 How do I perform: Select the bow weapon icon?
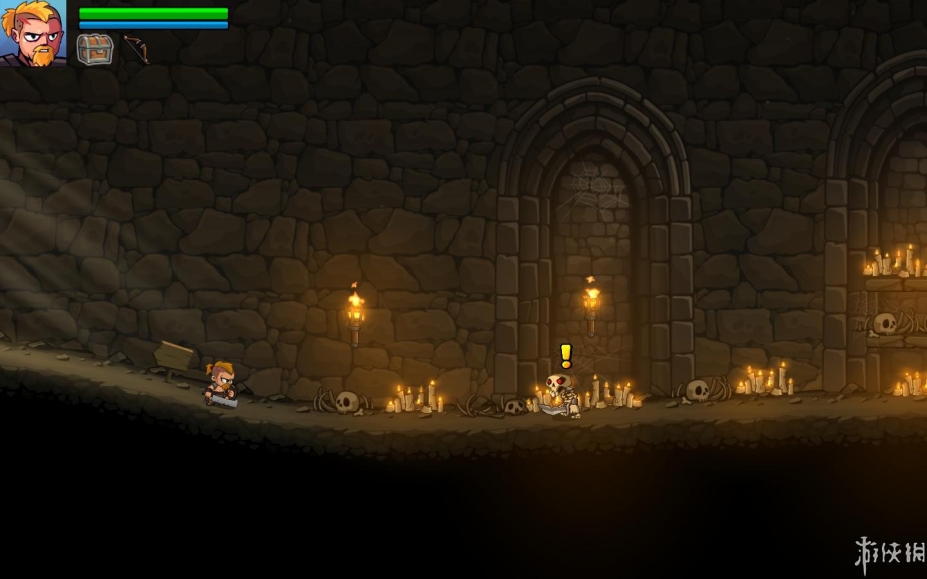tap(135, 49)
